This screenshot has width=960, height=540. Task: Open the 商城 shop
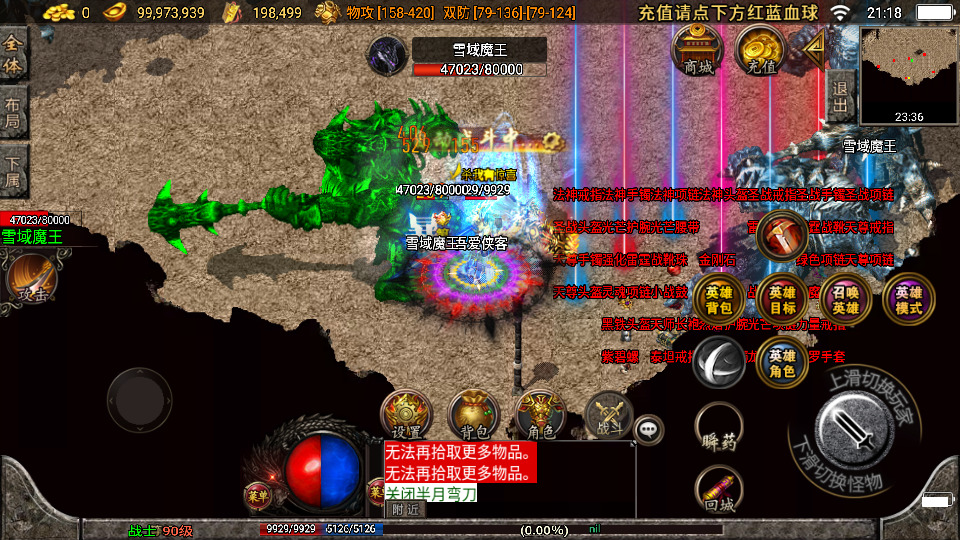point(698,49)
